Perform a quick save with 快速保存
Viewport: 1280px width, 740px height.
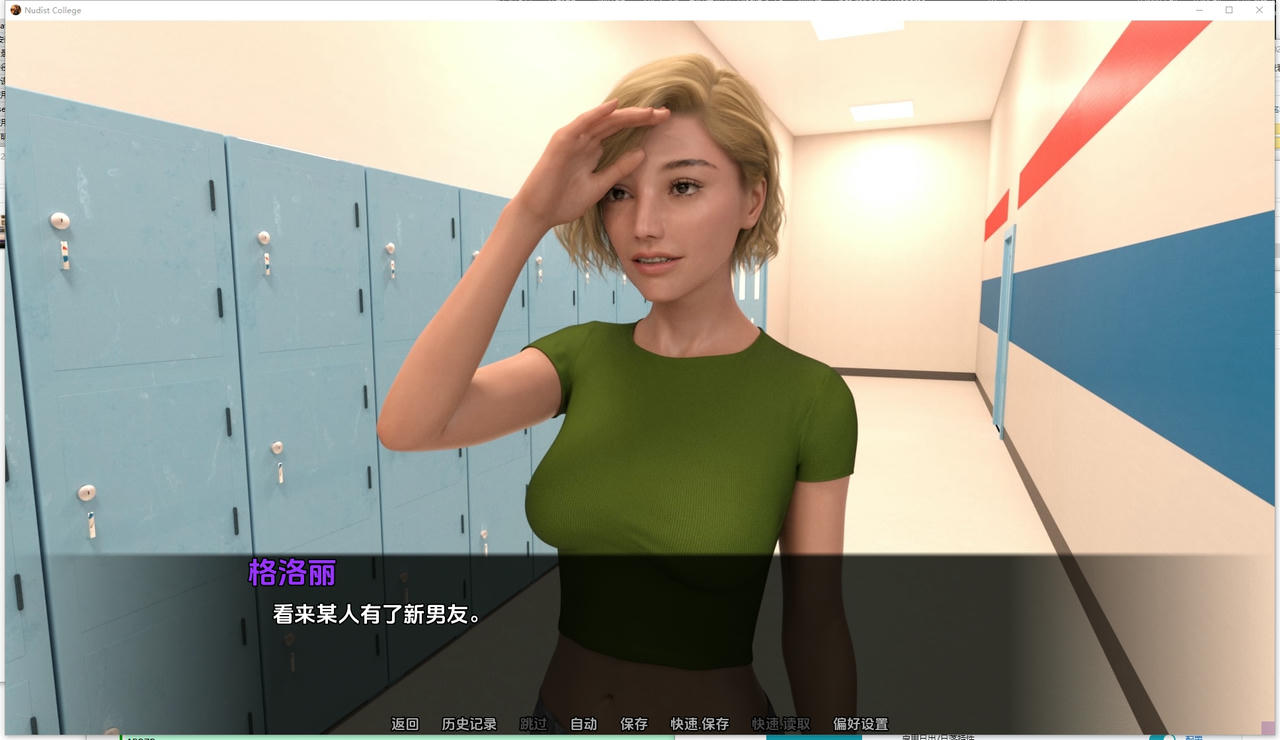[x=698, y=723]
